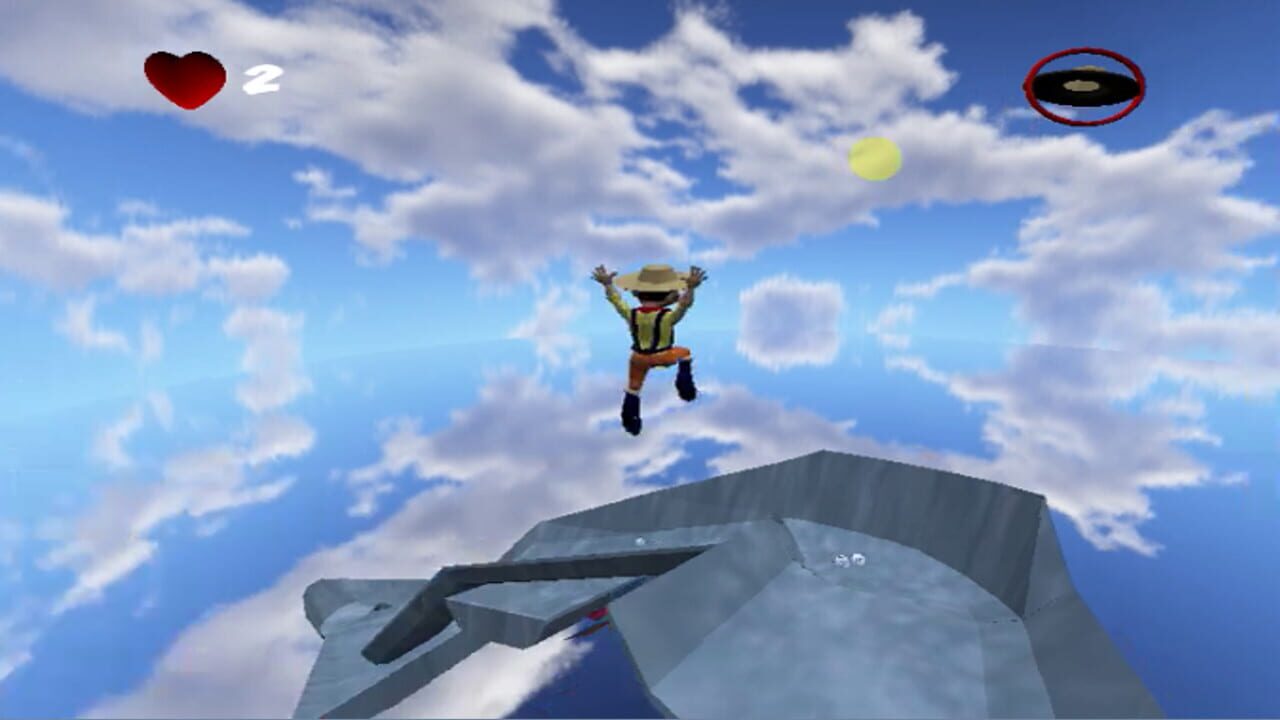Click the red circular ring indicator top right
The image size is (1280, 720).
(1082, 85)
